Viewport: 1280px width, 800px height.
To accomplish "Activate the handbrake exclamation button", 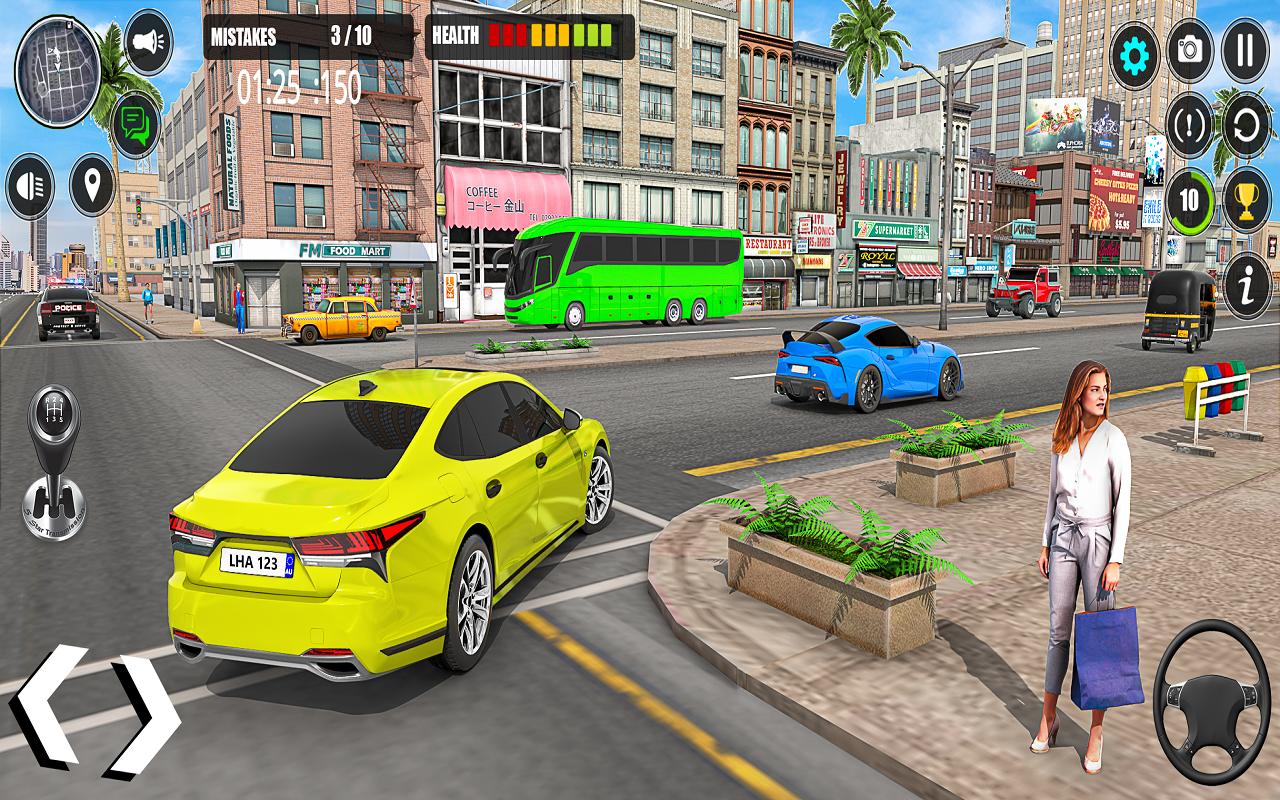I will click(x=1190, y=125).
